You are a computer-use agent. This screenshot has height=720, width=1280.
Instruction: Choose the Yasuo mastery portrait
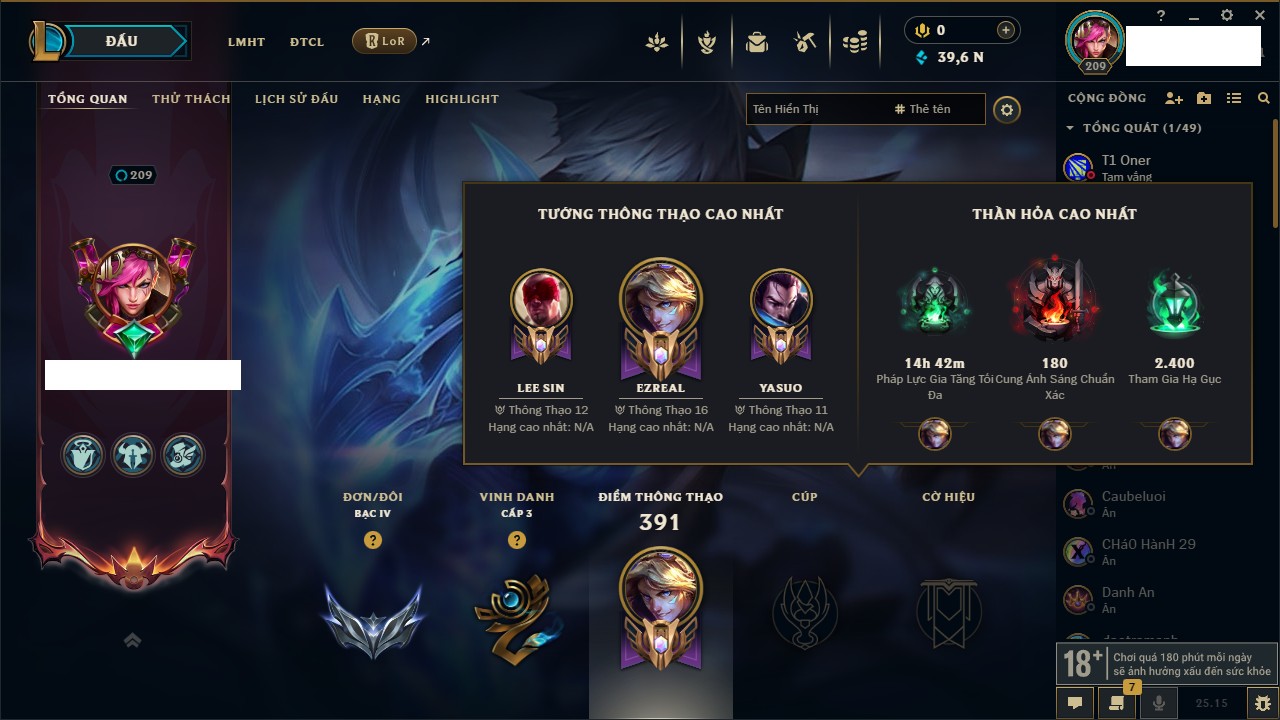pyautogui.click(x=780, y=300)
